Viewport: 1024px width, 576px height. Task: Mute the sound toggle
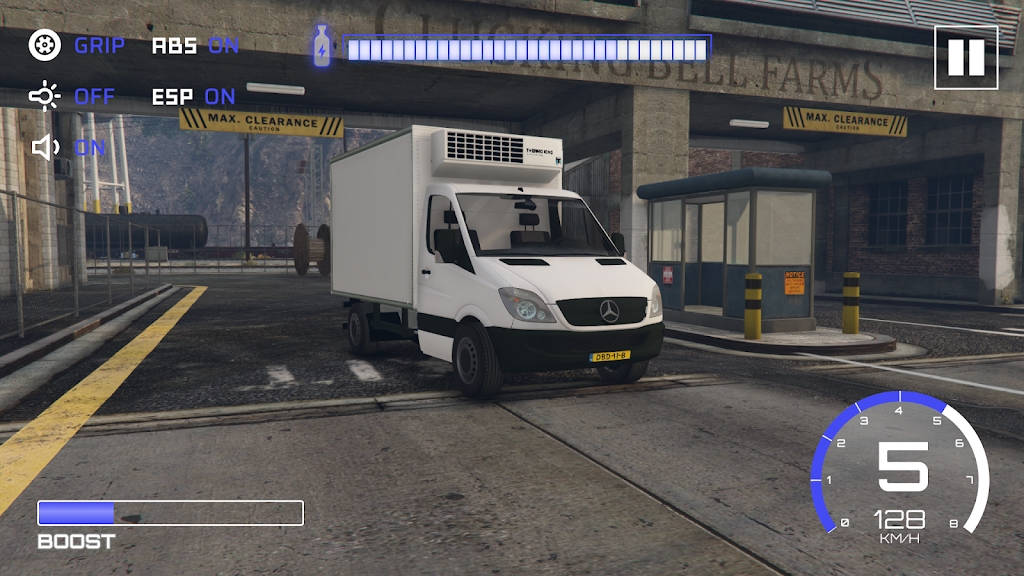69,148
